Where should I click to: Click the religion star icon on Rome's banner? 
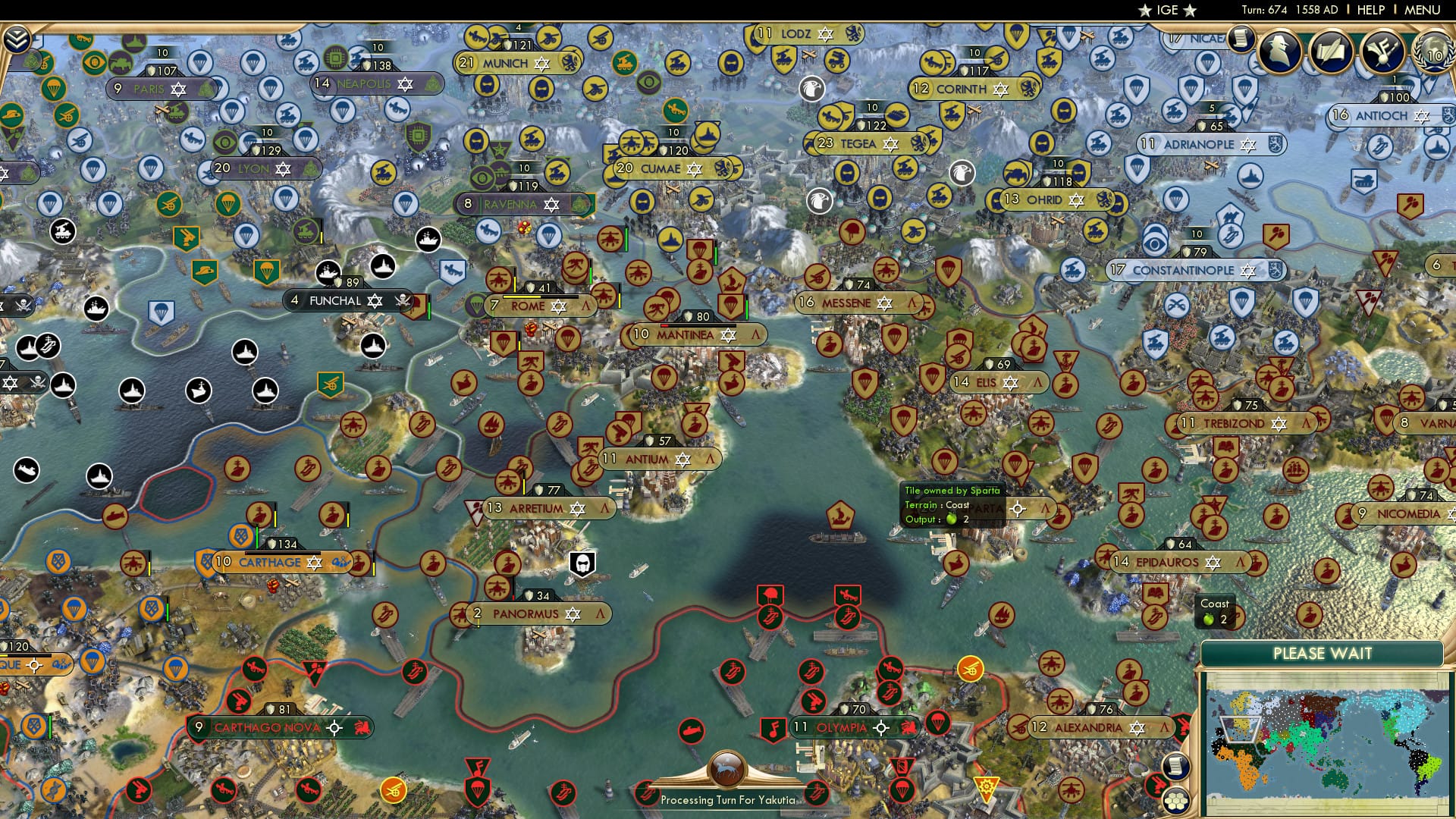[x=559, y=306]
